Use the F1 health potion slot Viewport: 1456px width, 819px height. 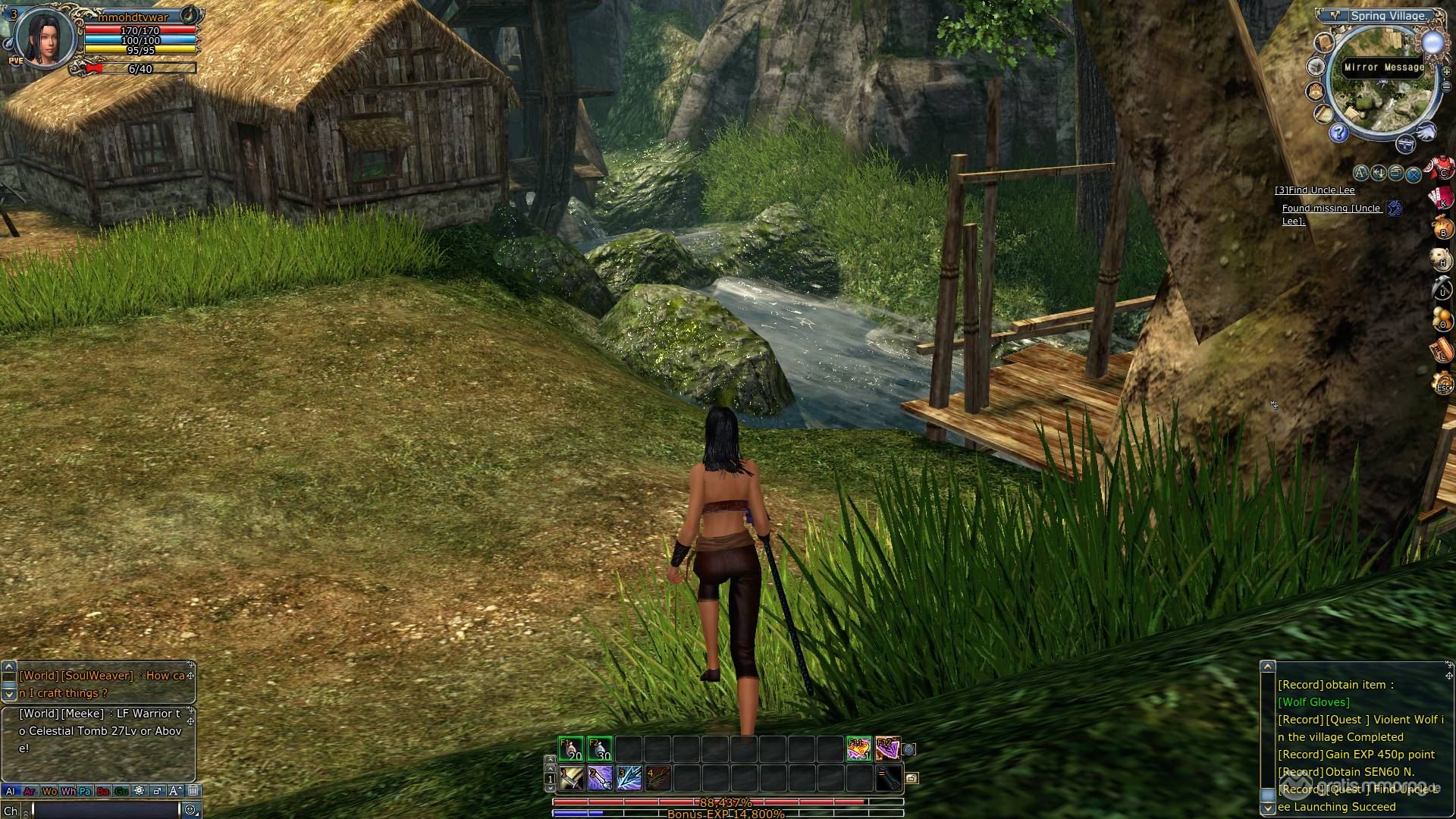click(571, 749)
